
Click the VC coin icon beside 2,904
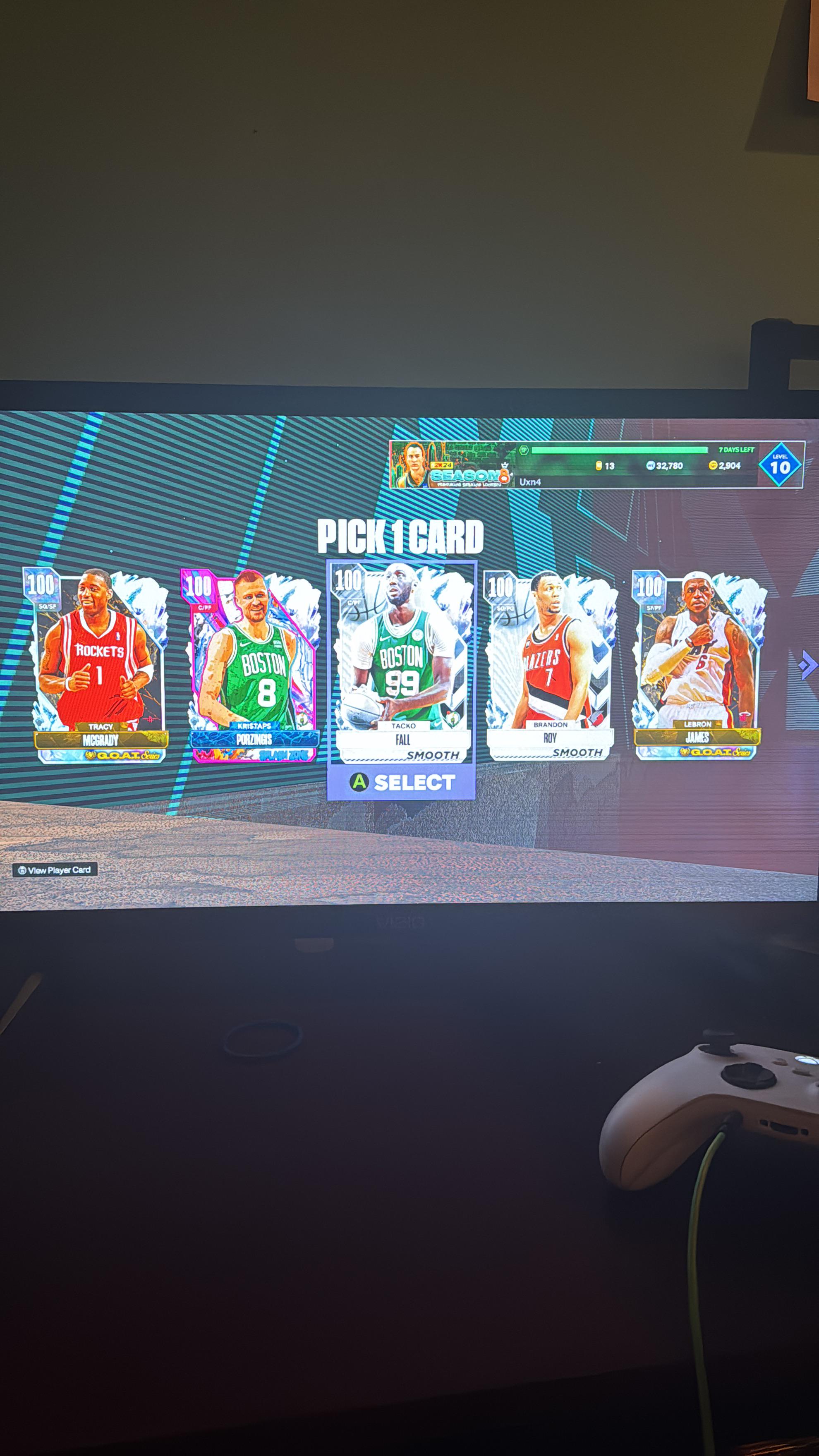click(x=712, y=466)
